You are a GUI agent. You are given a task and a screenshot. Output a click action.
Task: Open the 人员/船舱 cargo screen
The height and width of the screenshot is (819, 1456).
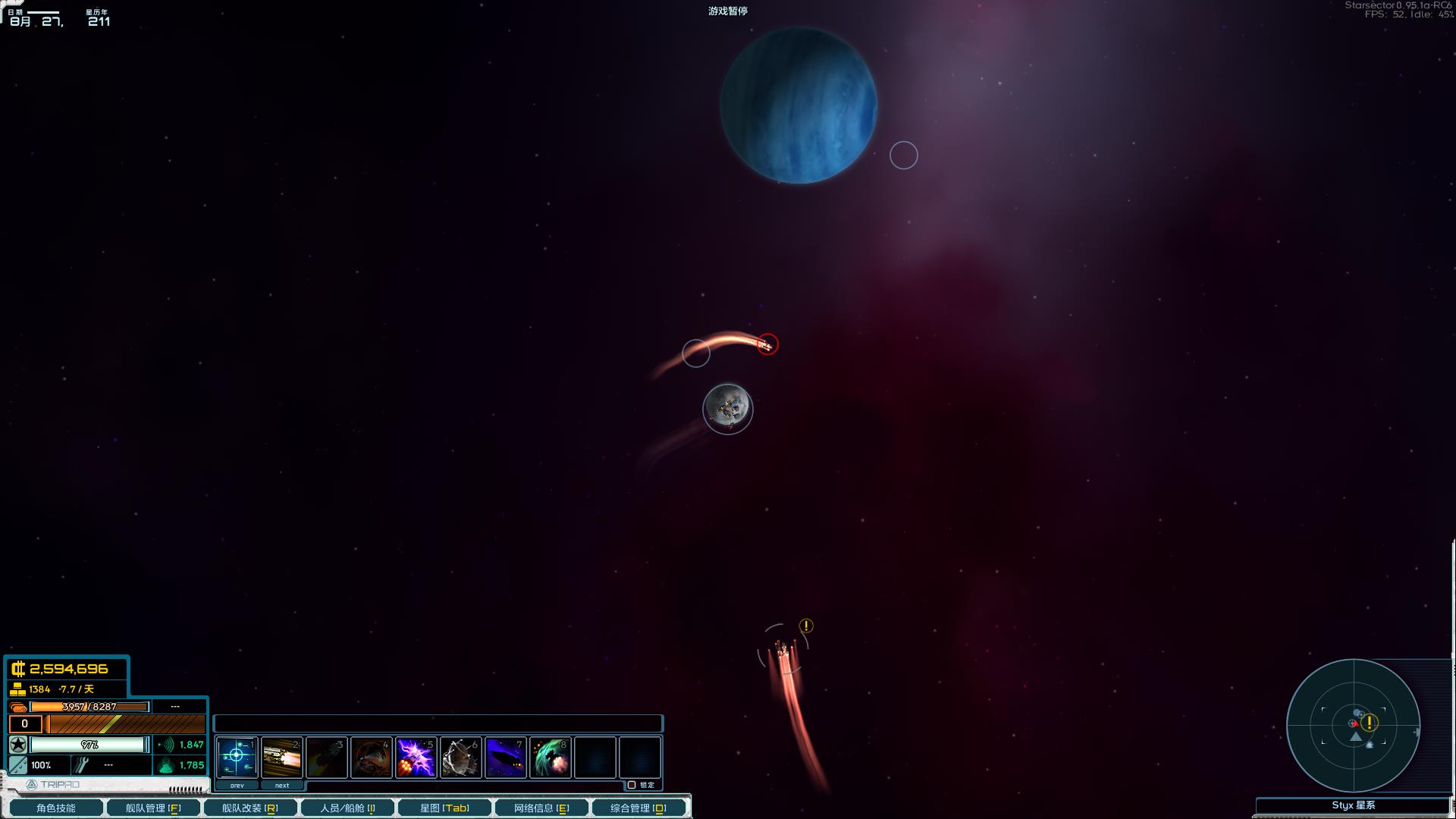[347, 808]
